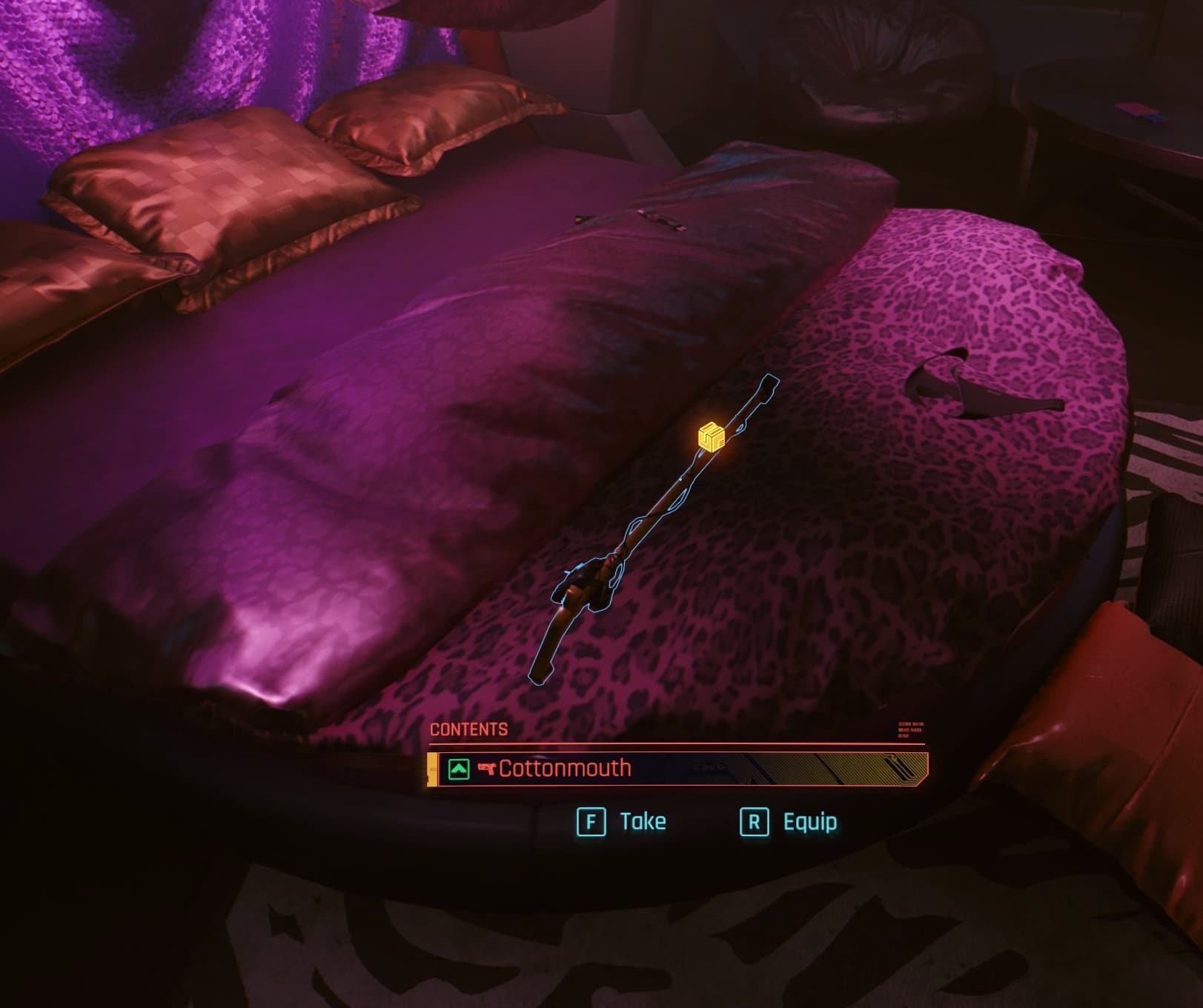Click the green upgrade arrow on the item row
This screenshot has width=1203, height=1008.
click(x=460, y=769)
